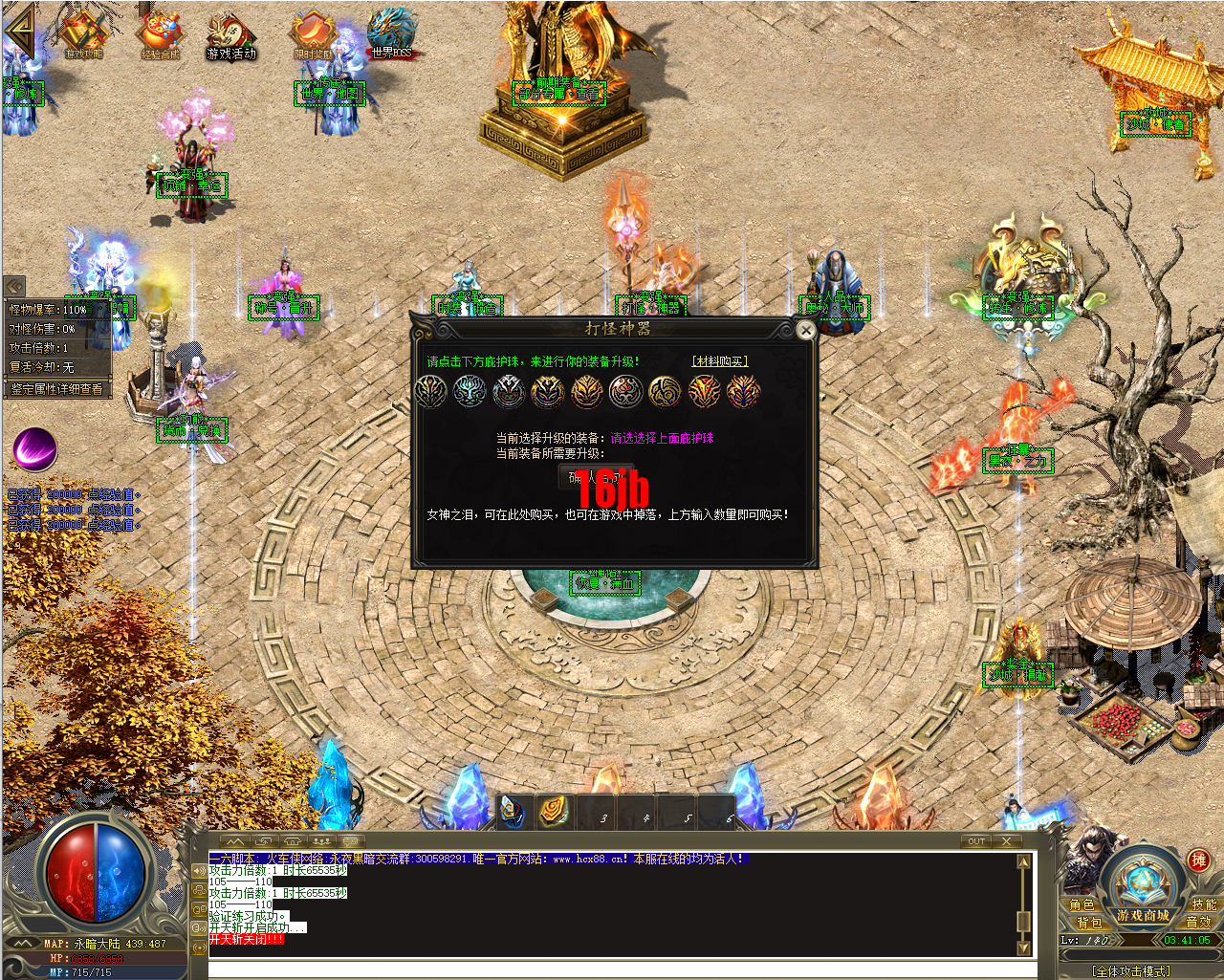Activate the purple slash skill orb
The image size is (1224, 980).
click(x=35, y=448)
